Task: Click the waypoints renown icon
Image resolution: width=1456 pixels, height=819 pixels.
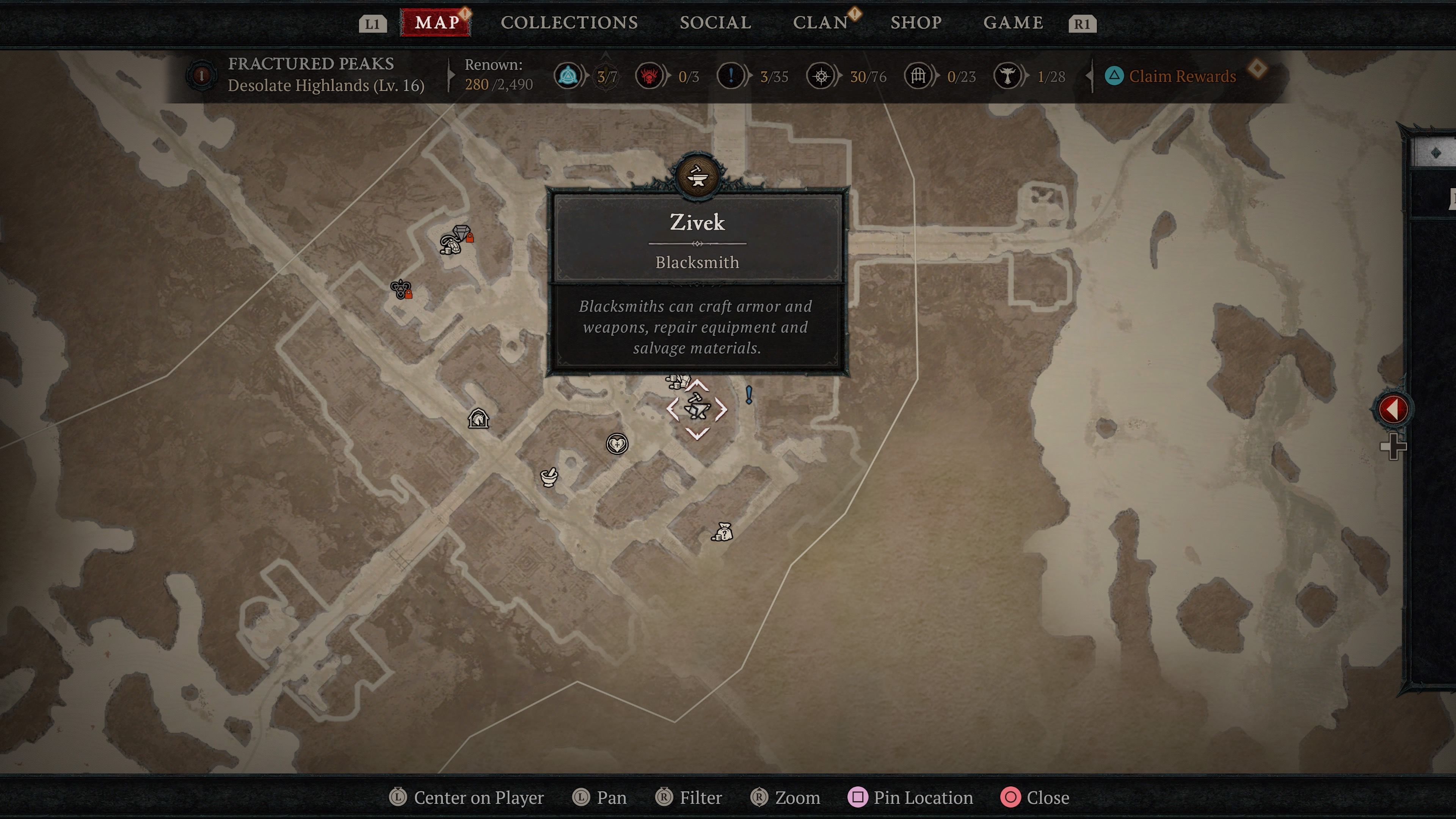Action: 568,76
